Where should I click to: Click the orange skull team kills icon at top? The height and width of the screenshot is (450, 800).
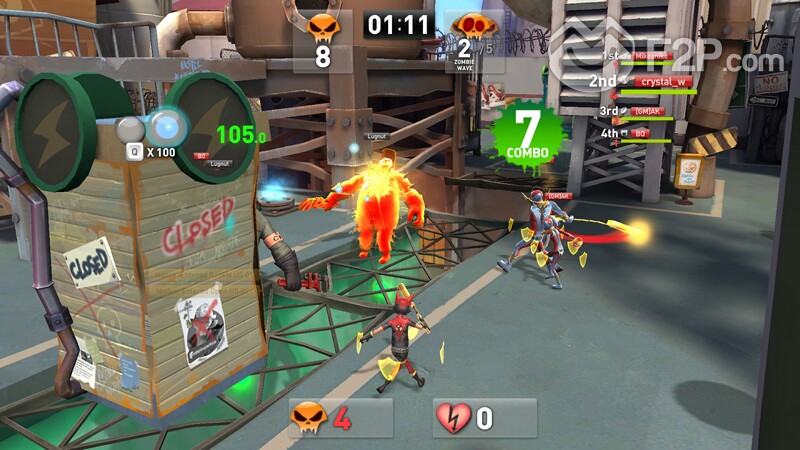pos(322,26)
